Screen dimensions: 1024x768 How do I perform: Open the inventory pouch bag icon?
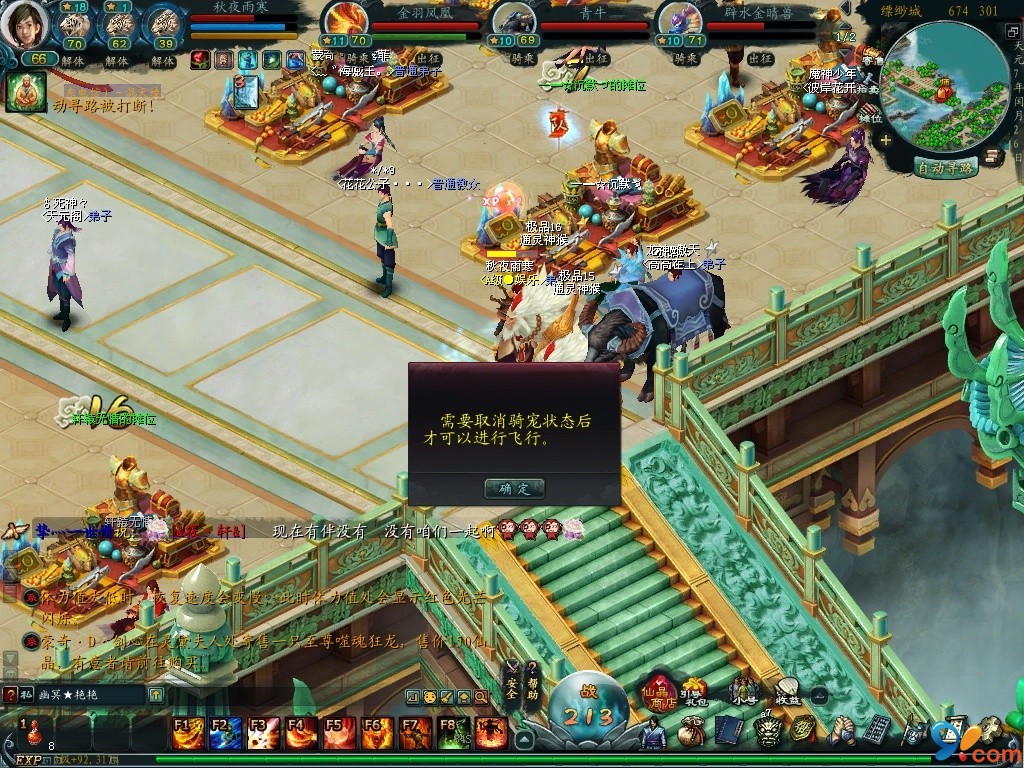(691, 731)
